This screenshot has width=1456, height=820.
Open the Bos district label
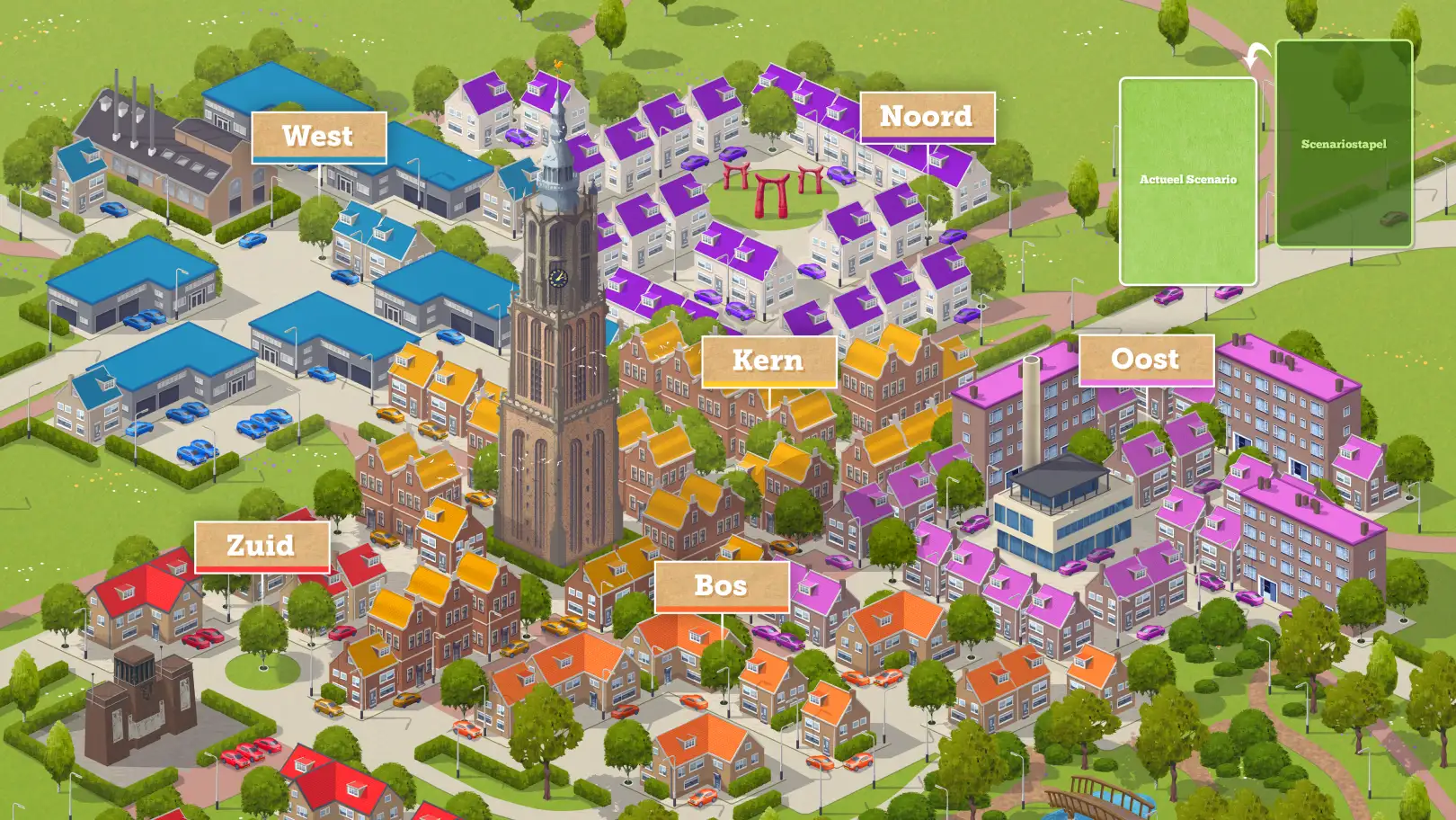point(722,586)
